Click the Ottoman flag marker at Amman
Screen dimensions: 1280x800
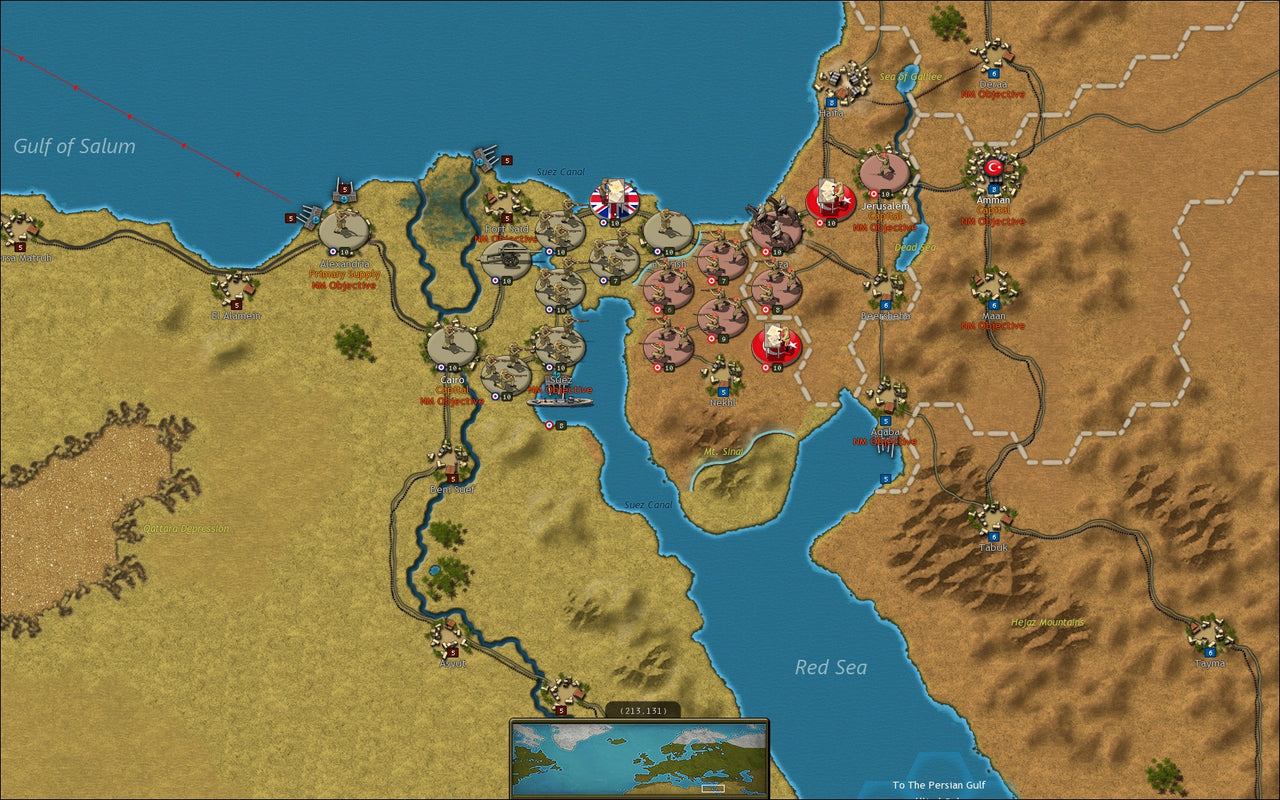click(x=994, y=167)
